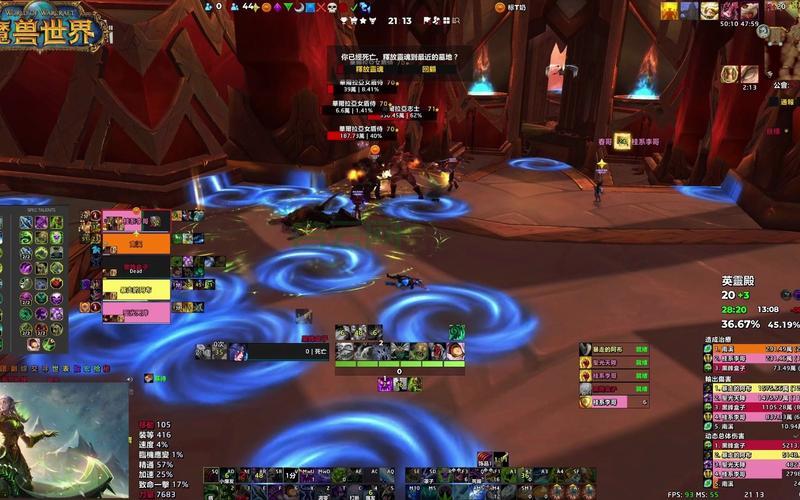Select the yellow party member frame
Image resolution: width=800 pixels, height=500 pixels.
(136, 289)
